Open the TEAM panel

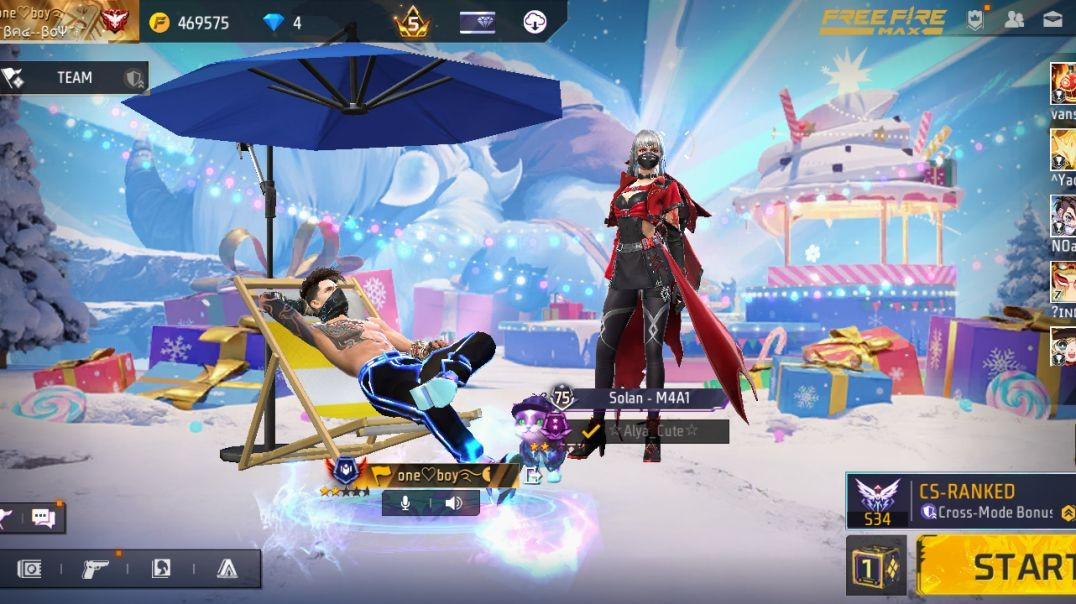point(74,78)
